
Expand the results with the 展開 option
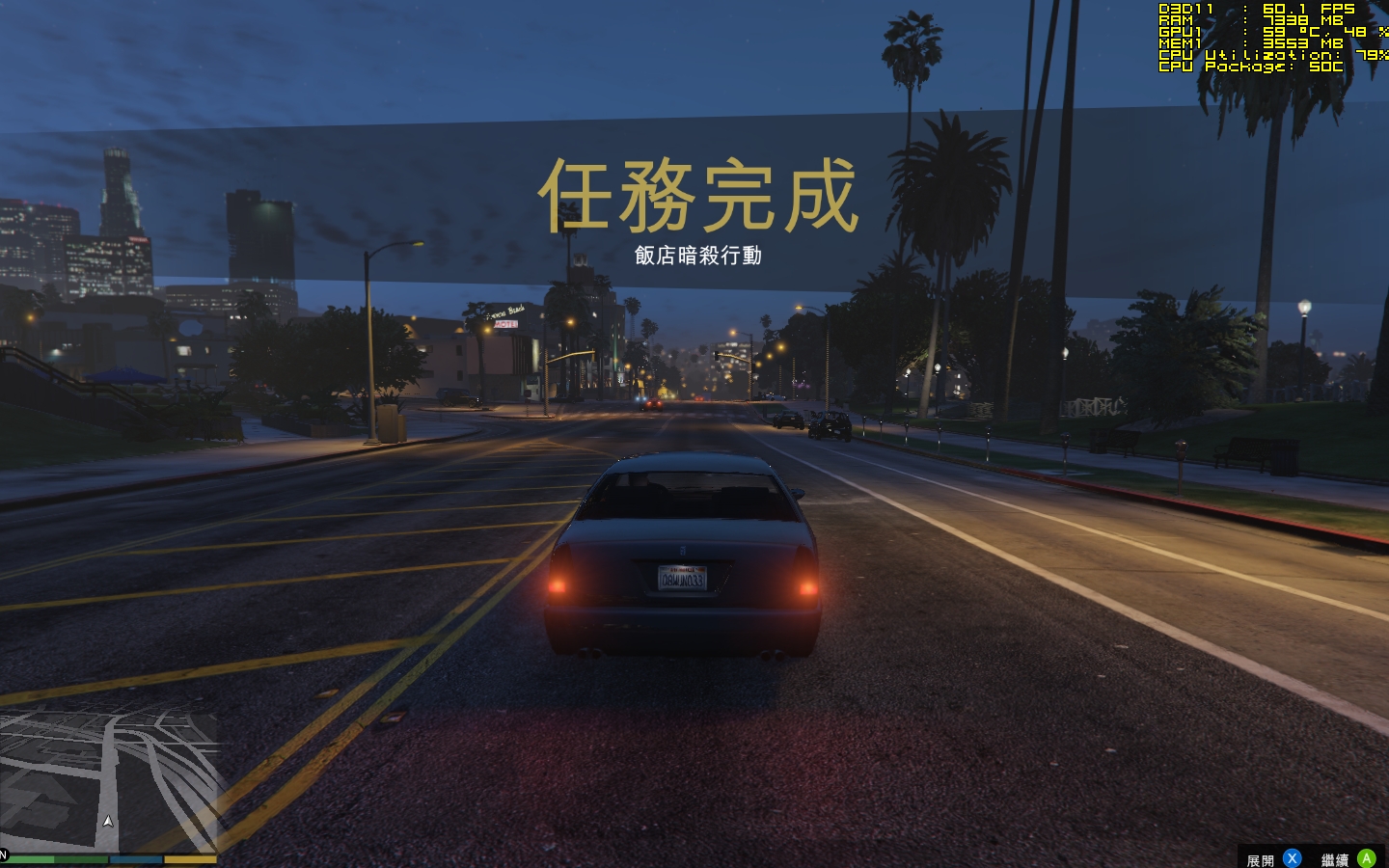(x=1260, y=857)
